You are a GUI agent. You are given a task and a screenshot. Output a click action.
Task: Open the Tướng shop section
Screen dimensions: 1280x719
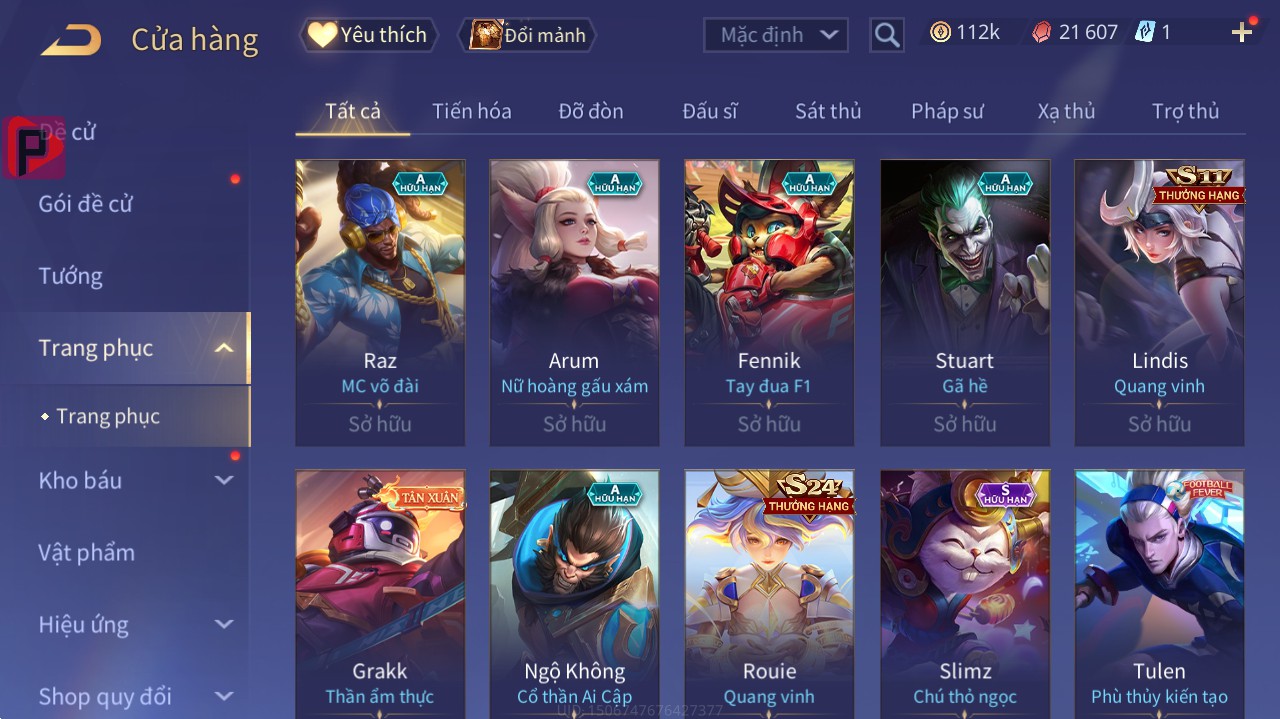(71, 276)
